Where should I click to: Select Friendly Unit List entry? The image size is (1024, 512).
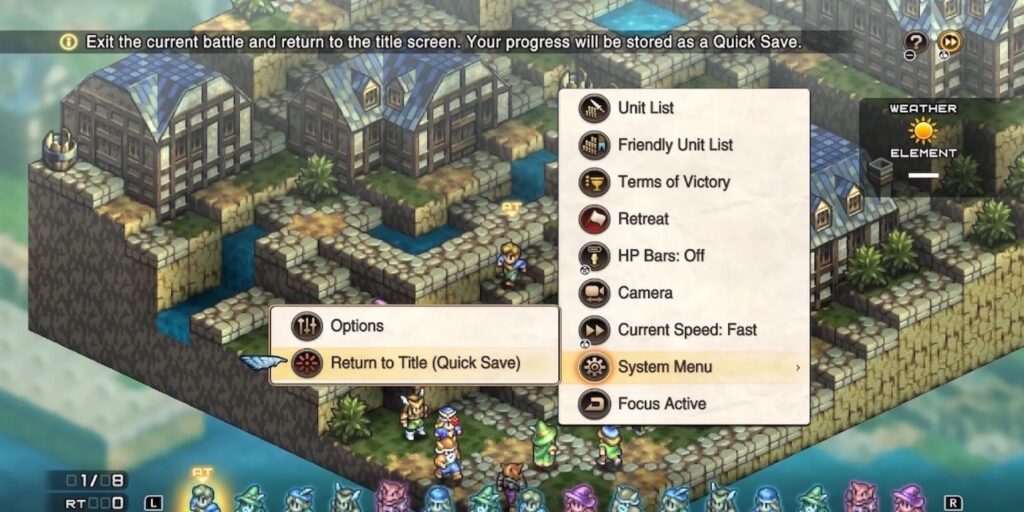click(x=675, y=145)
